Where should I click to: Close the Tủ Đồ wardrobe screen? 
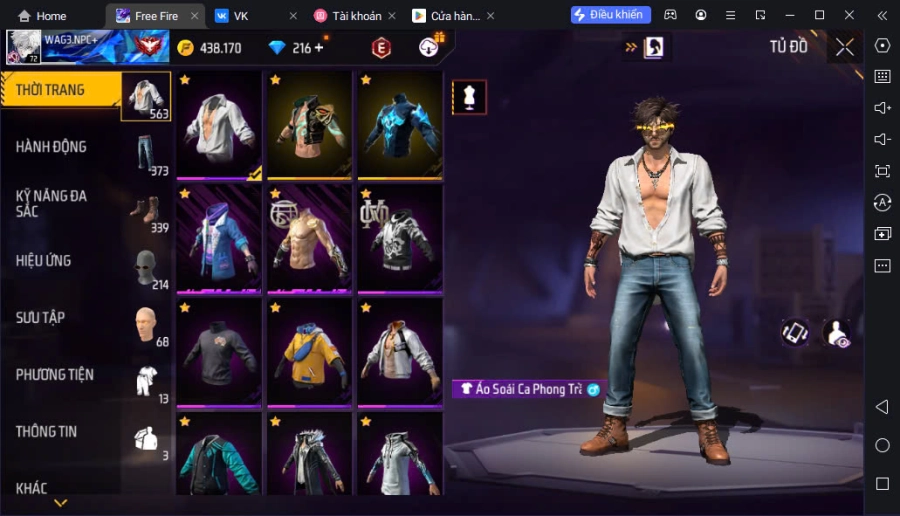point(845,47)
